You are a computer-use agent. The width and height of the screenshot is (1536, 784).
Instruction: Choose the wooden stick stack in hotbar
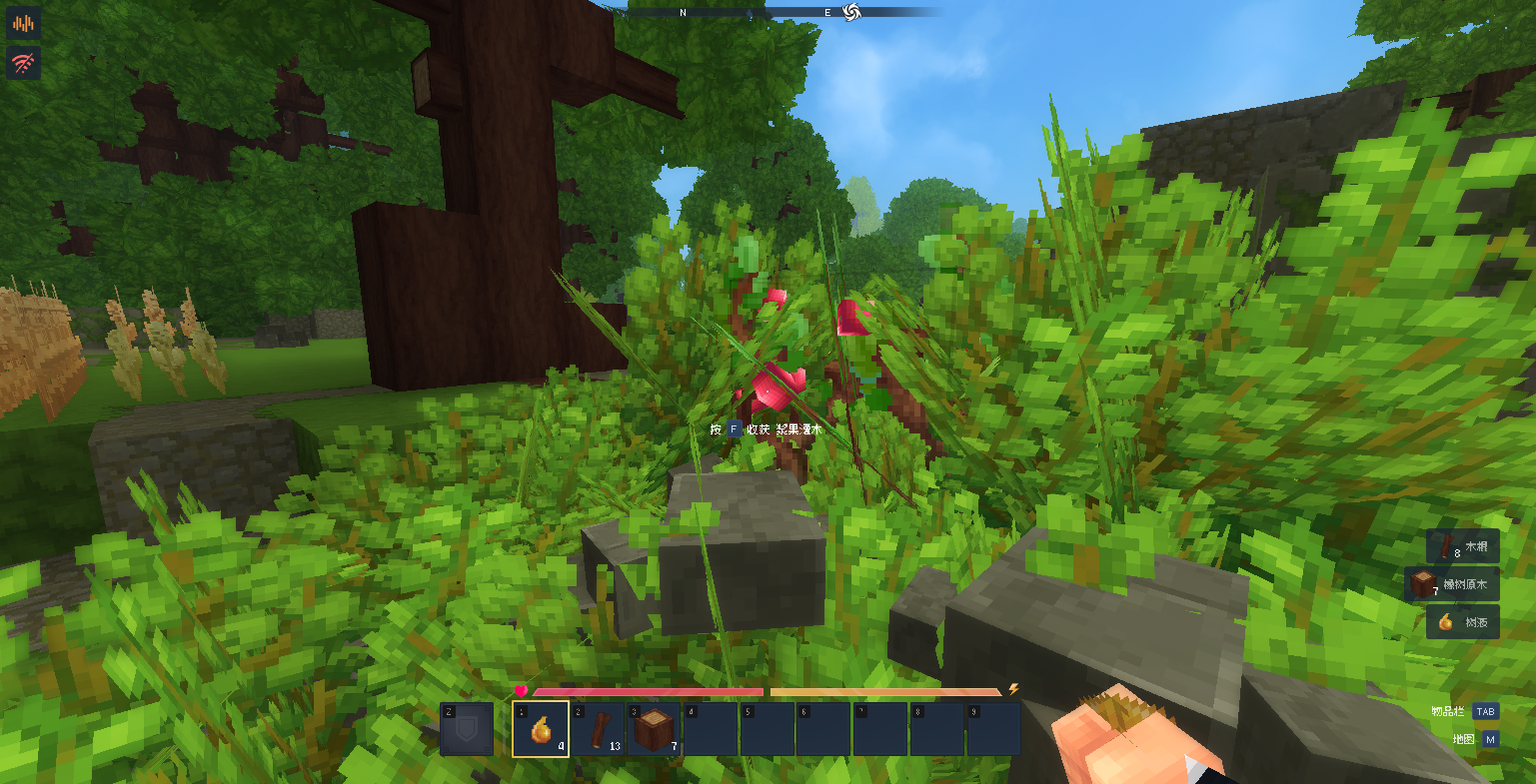pyautogui.click(x=598, y=729)
